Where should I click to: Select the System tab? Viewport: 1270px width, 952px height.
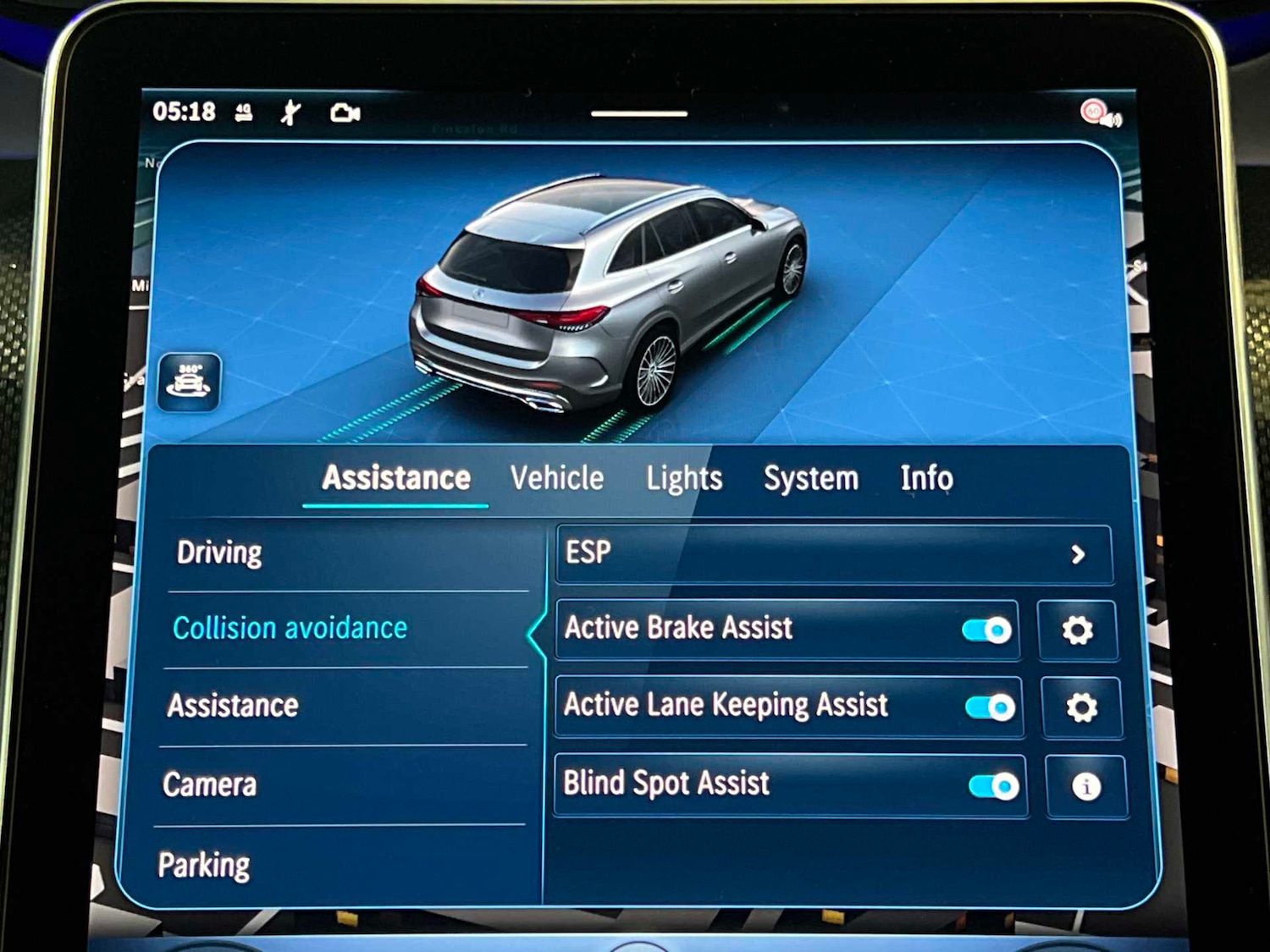point(810,478)
